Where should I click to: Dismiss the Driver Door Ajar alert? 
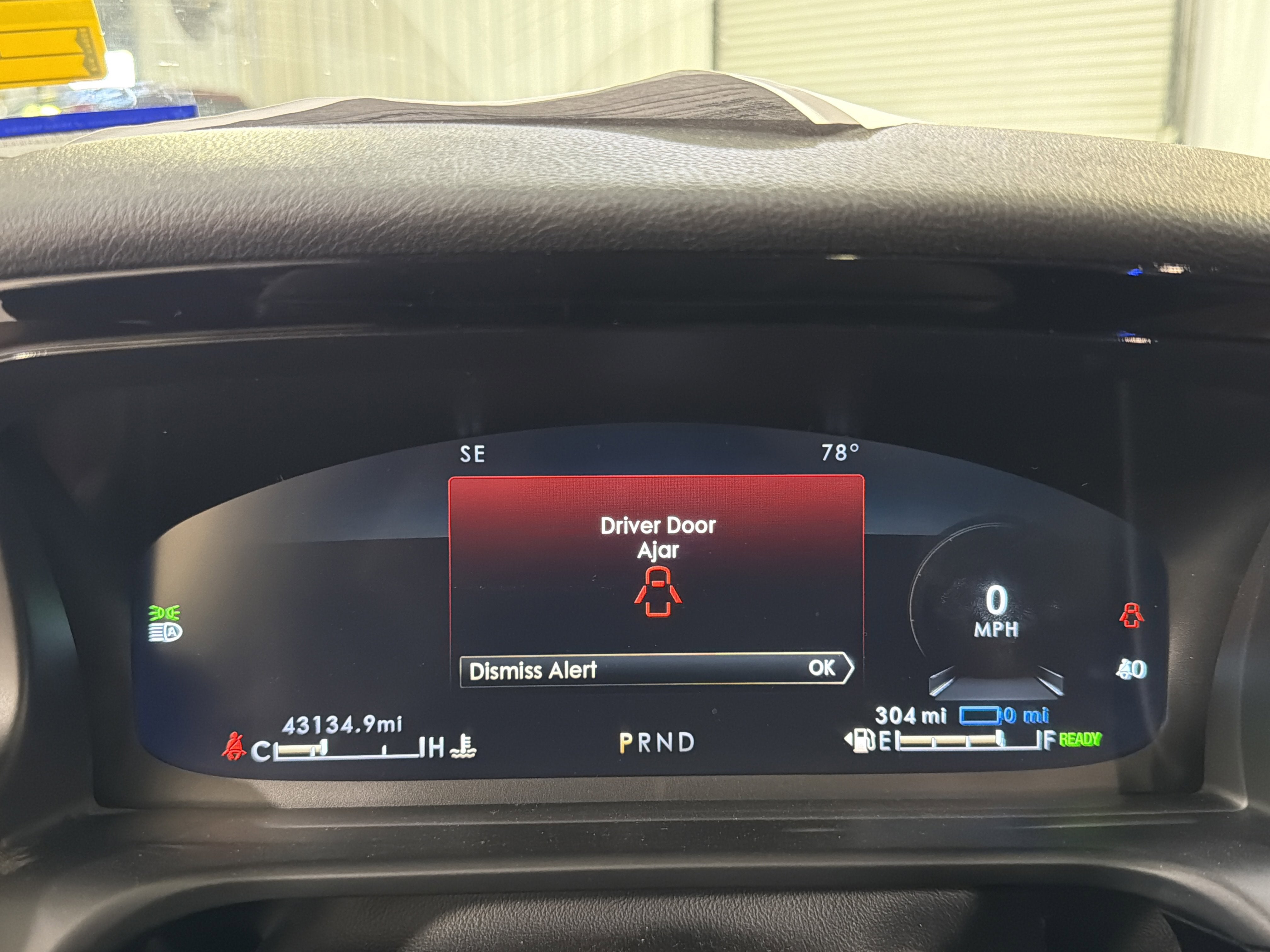tap(656, 669)
